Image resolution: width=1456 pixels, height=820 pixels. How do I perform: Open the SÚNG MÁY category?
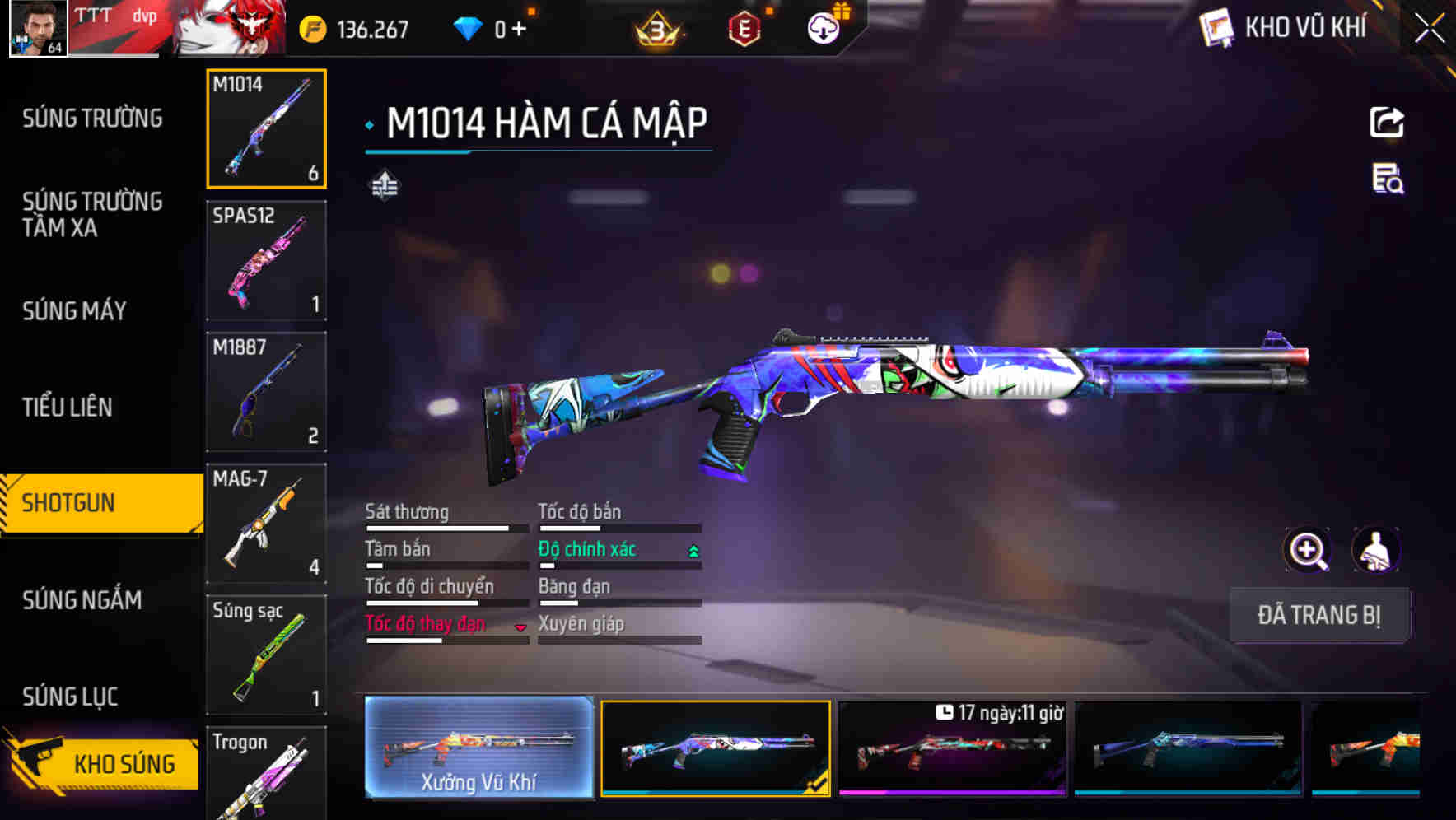point(74,310)
